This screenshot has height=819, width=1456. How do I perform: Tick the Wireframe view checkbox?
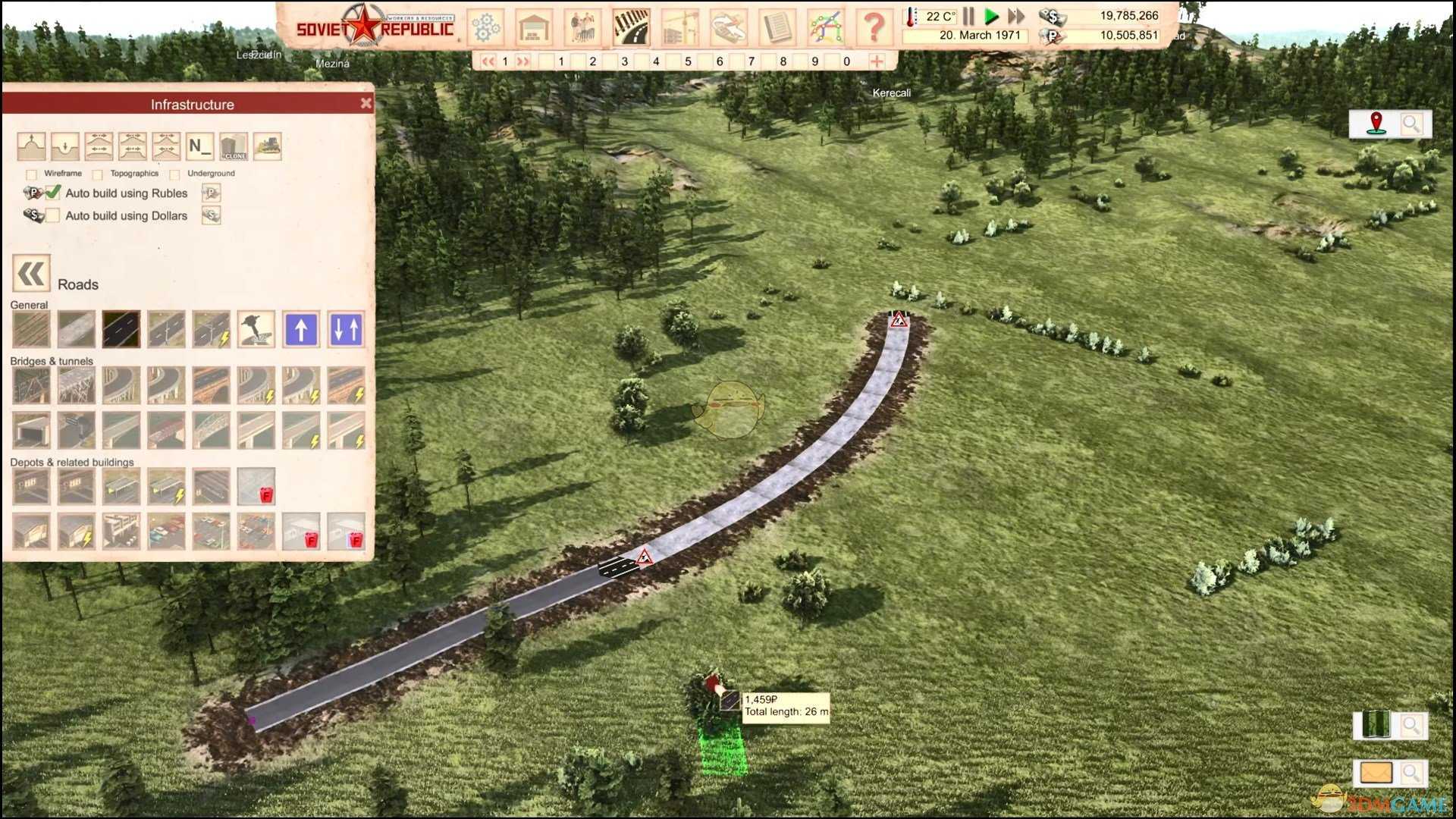(32, 174)
